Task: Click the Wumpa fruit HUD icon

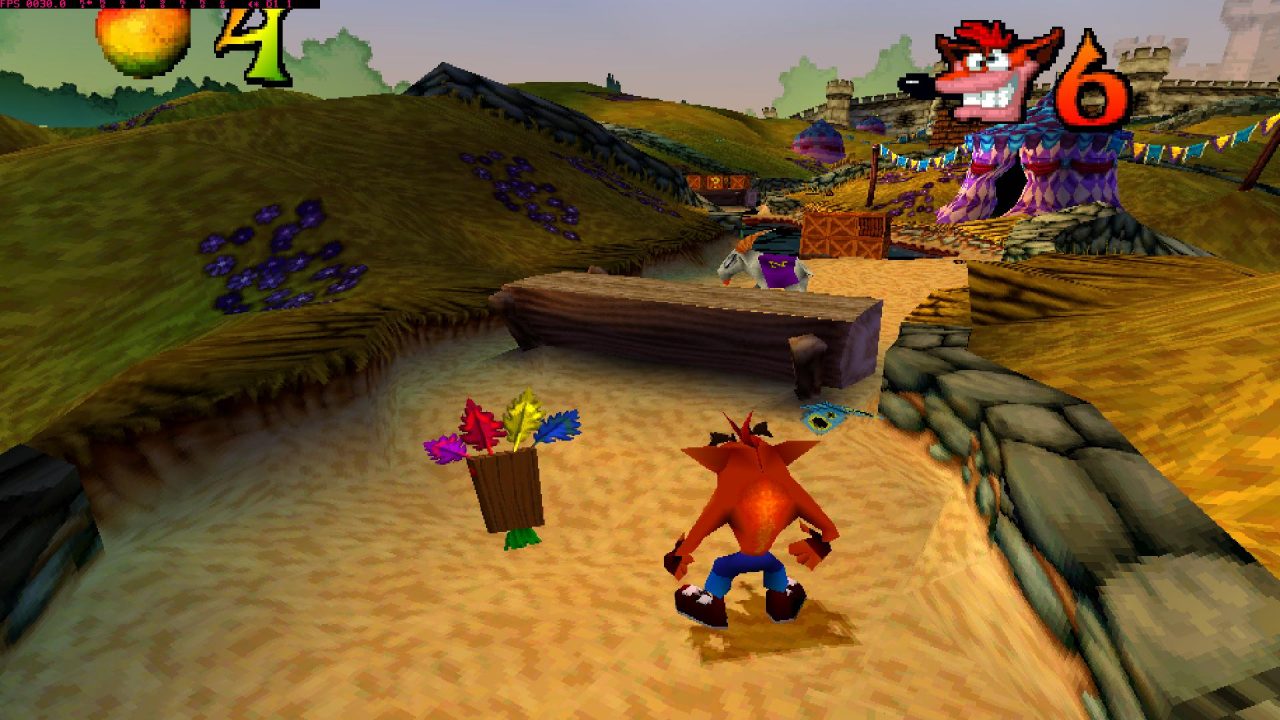Action: [145, 42]
